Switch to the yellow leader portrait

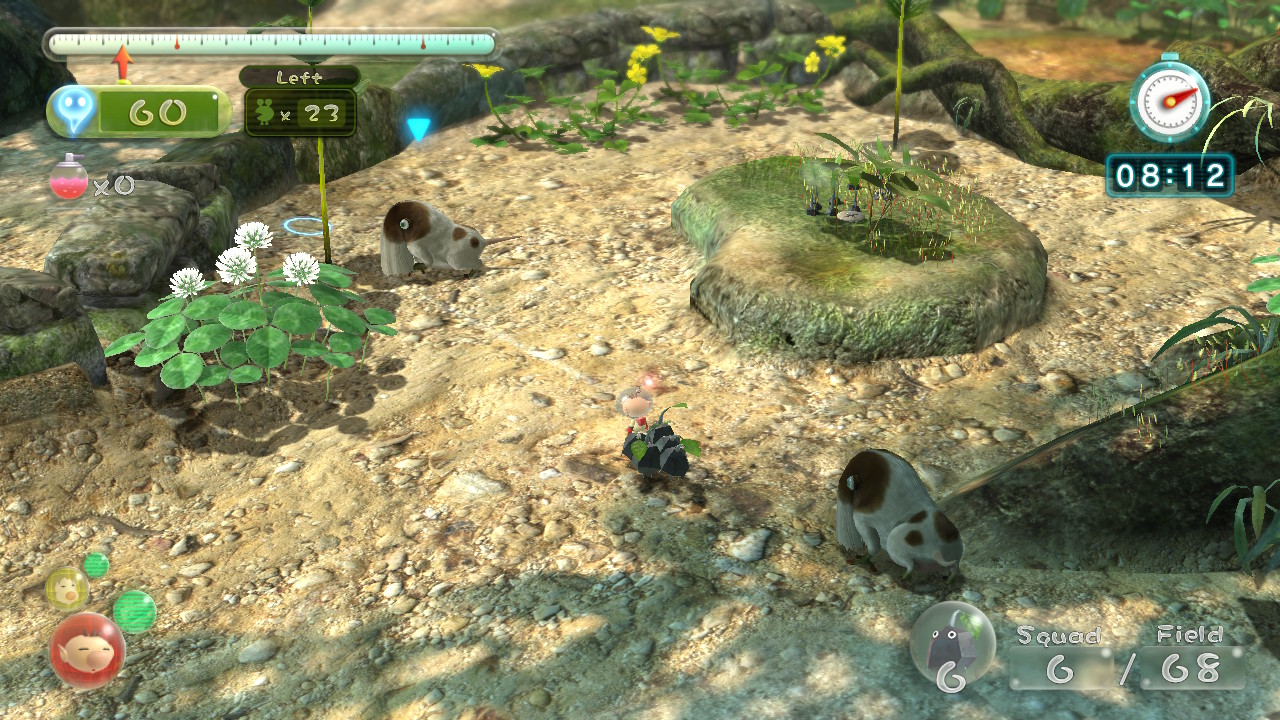pyautogui.click(x=66, y=589)
